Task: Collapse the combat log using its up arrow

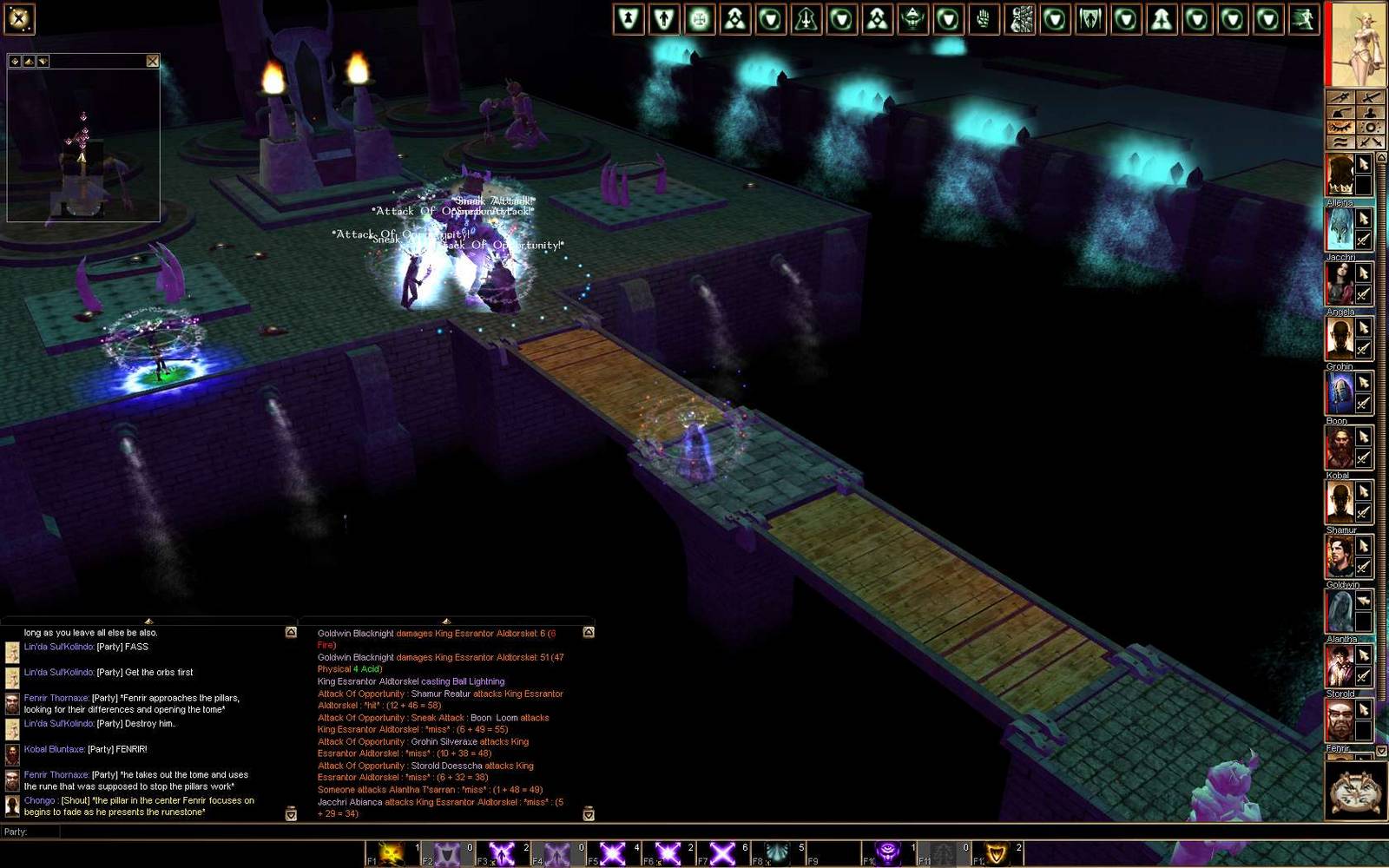Action: (x=447, y=621)
